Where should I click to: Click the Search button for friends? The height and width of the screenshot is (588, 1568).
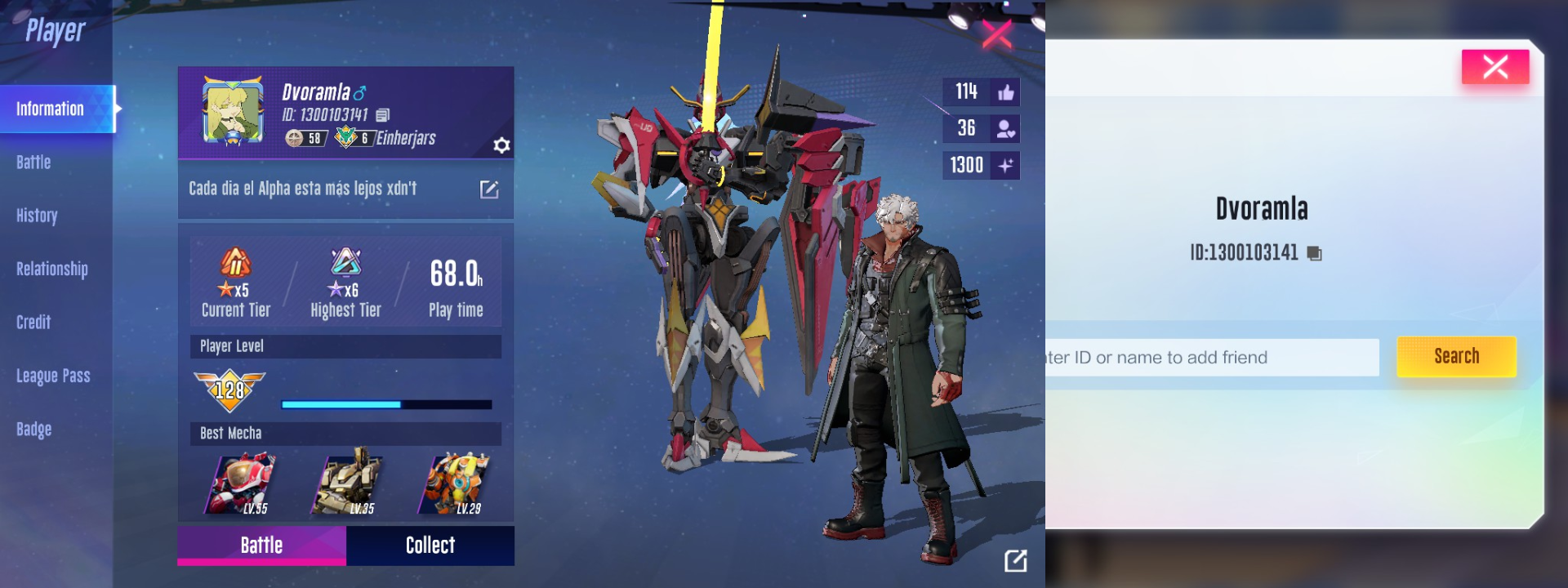[x=1456, y=357]
